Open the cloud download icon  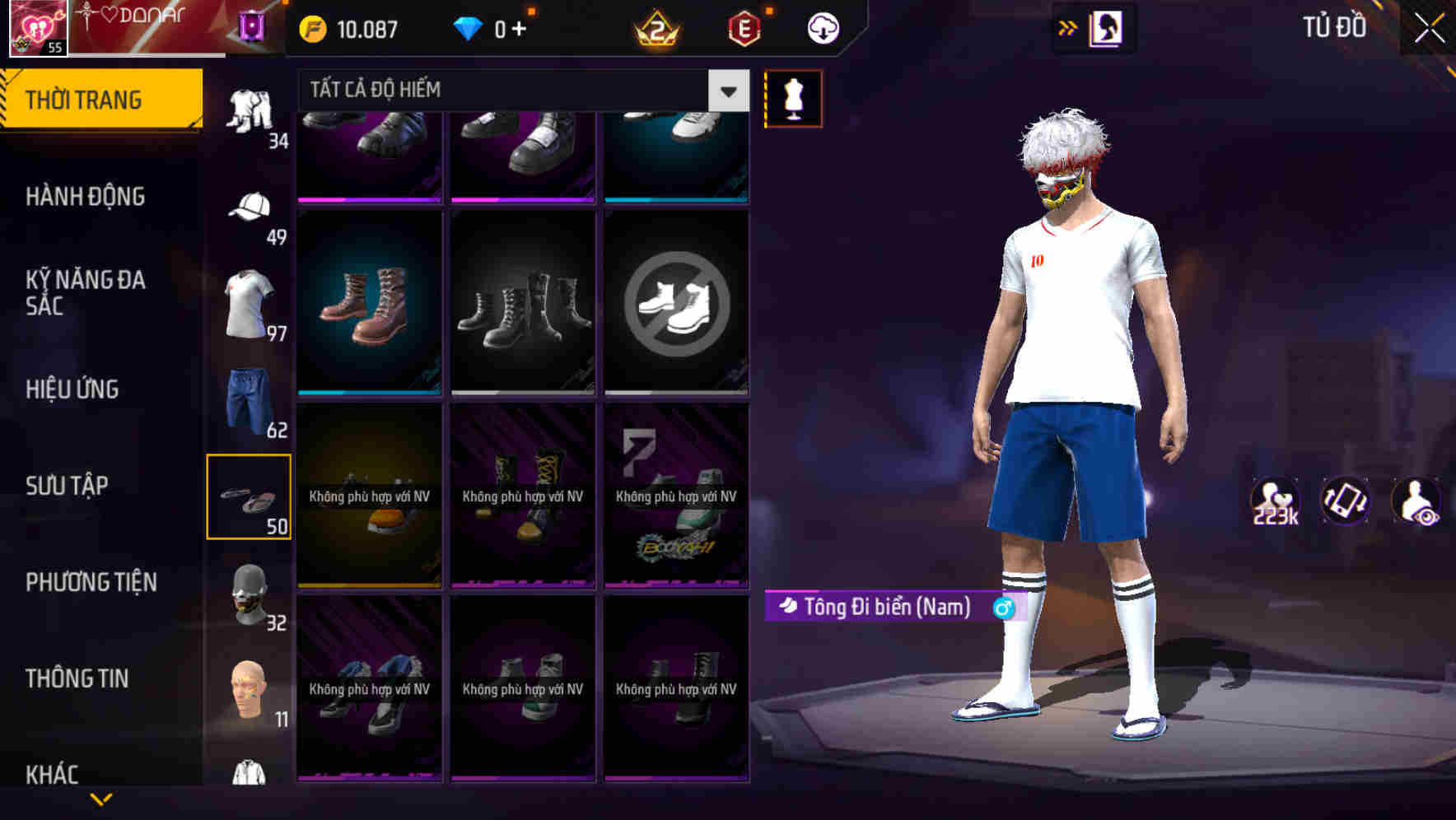point(822,27)
